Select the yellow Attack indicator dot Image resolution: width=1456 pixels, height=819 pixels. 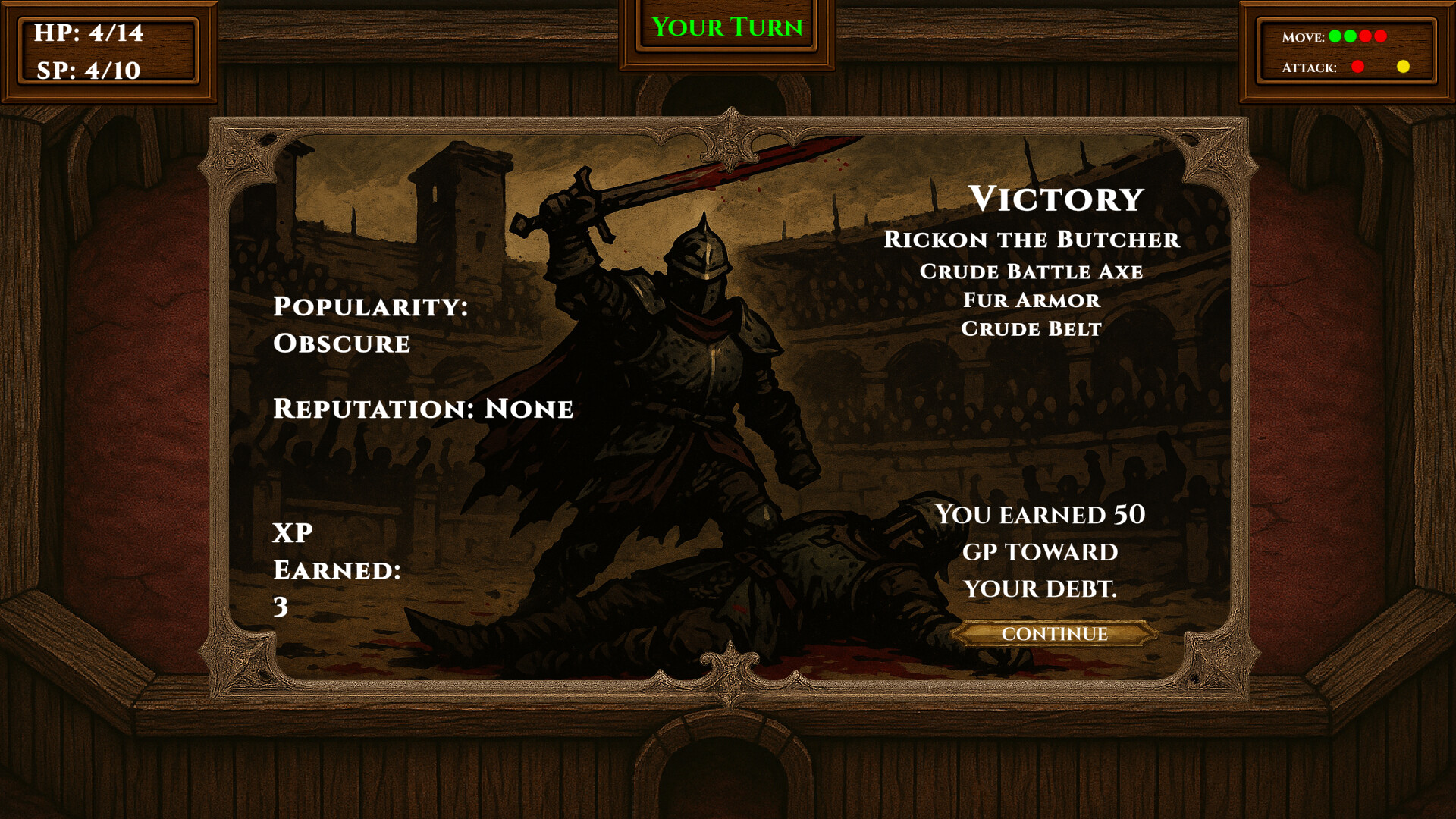[x=1403, y=67]
